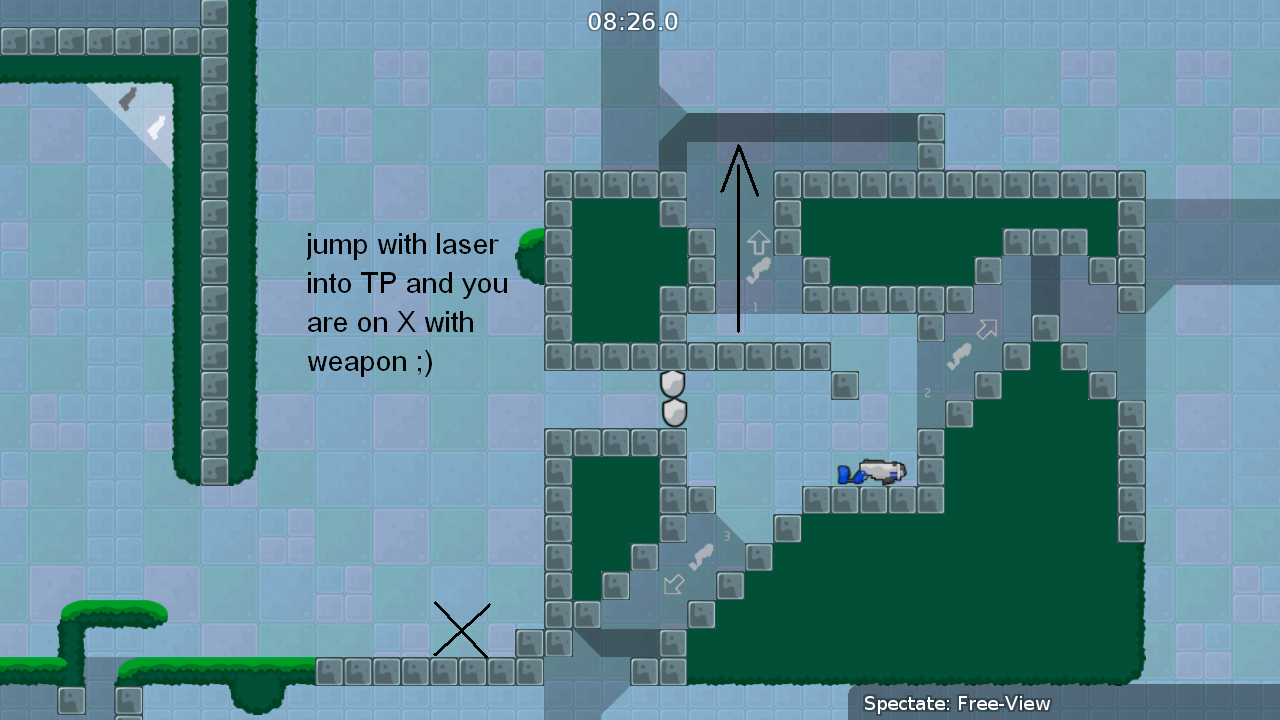Click the 08:26.0 race time display
Viewport: 1280px width, 720px height.
coord(634,21)
